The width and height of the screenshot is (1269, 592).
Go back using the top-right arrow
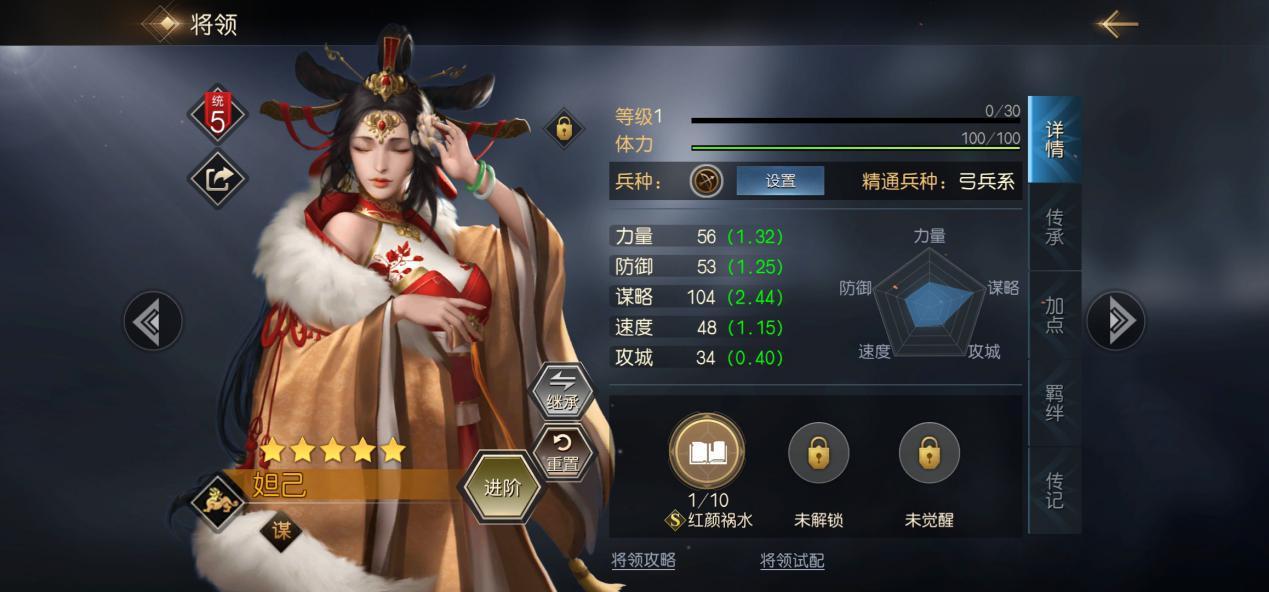[x=1116, y=24]
